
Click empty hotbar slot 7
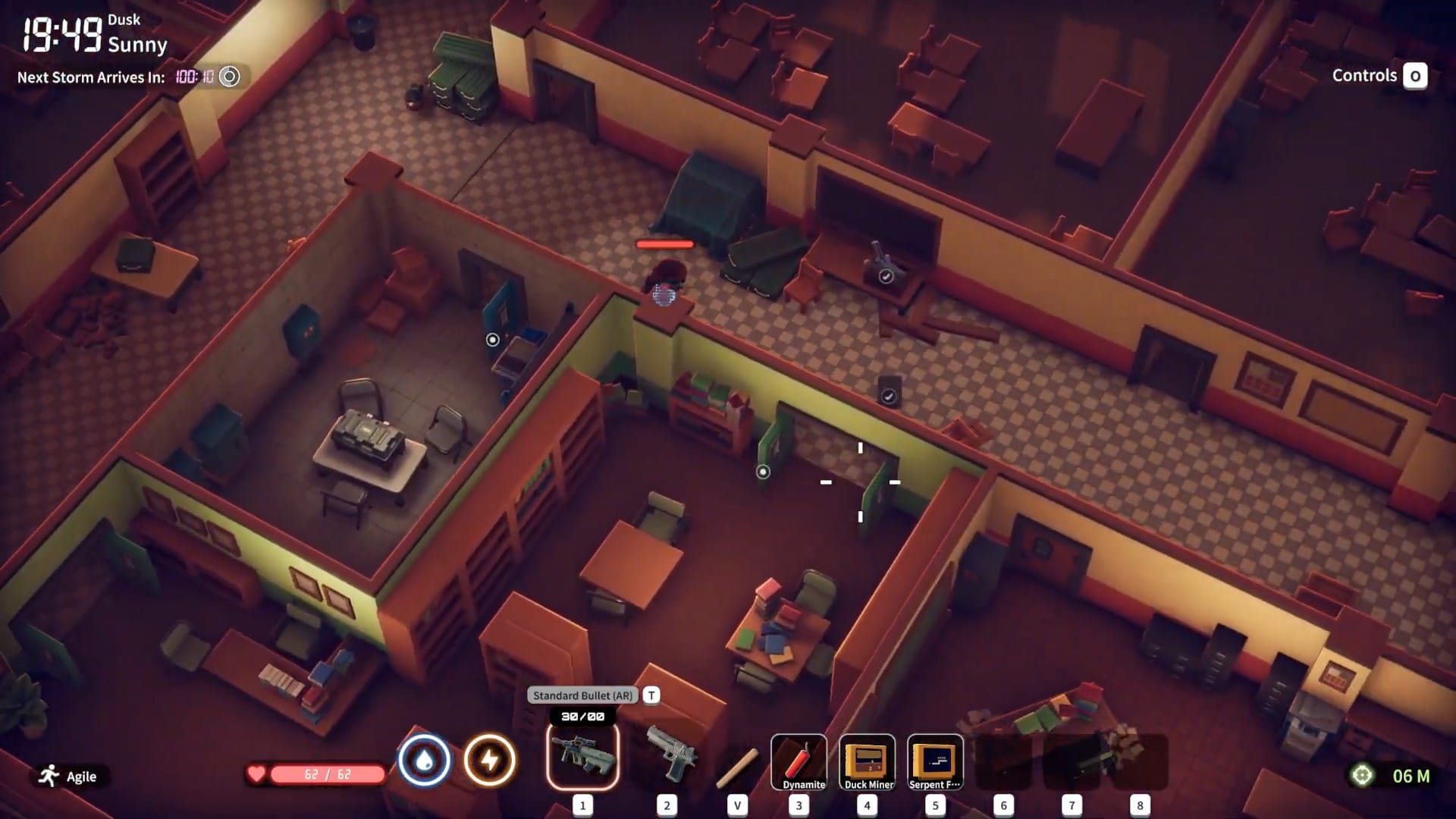(x=1070, y=762)
